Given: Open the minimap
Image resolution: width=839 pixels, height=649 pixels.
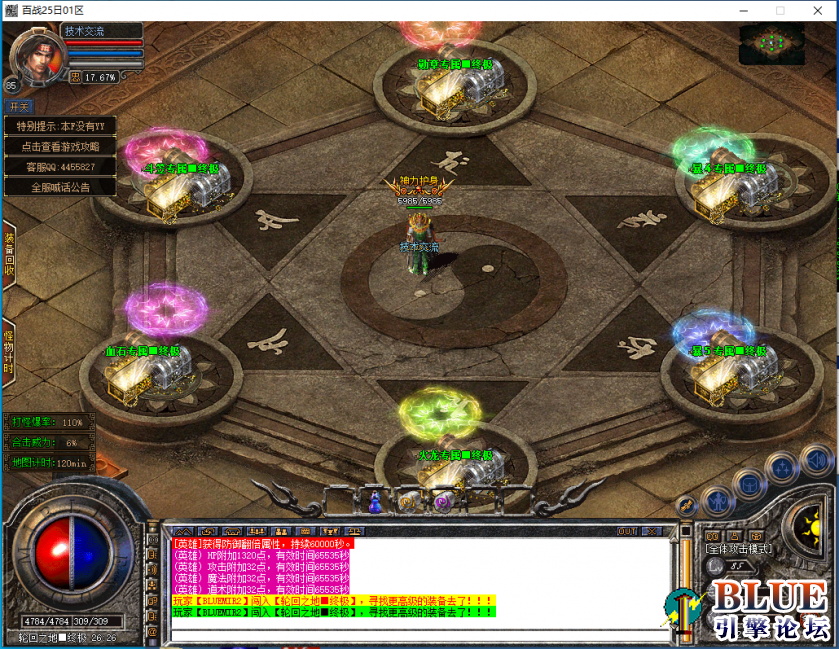Looking at the screenshot, I should 771,44.
